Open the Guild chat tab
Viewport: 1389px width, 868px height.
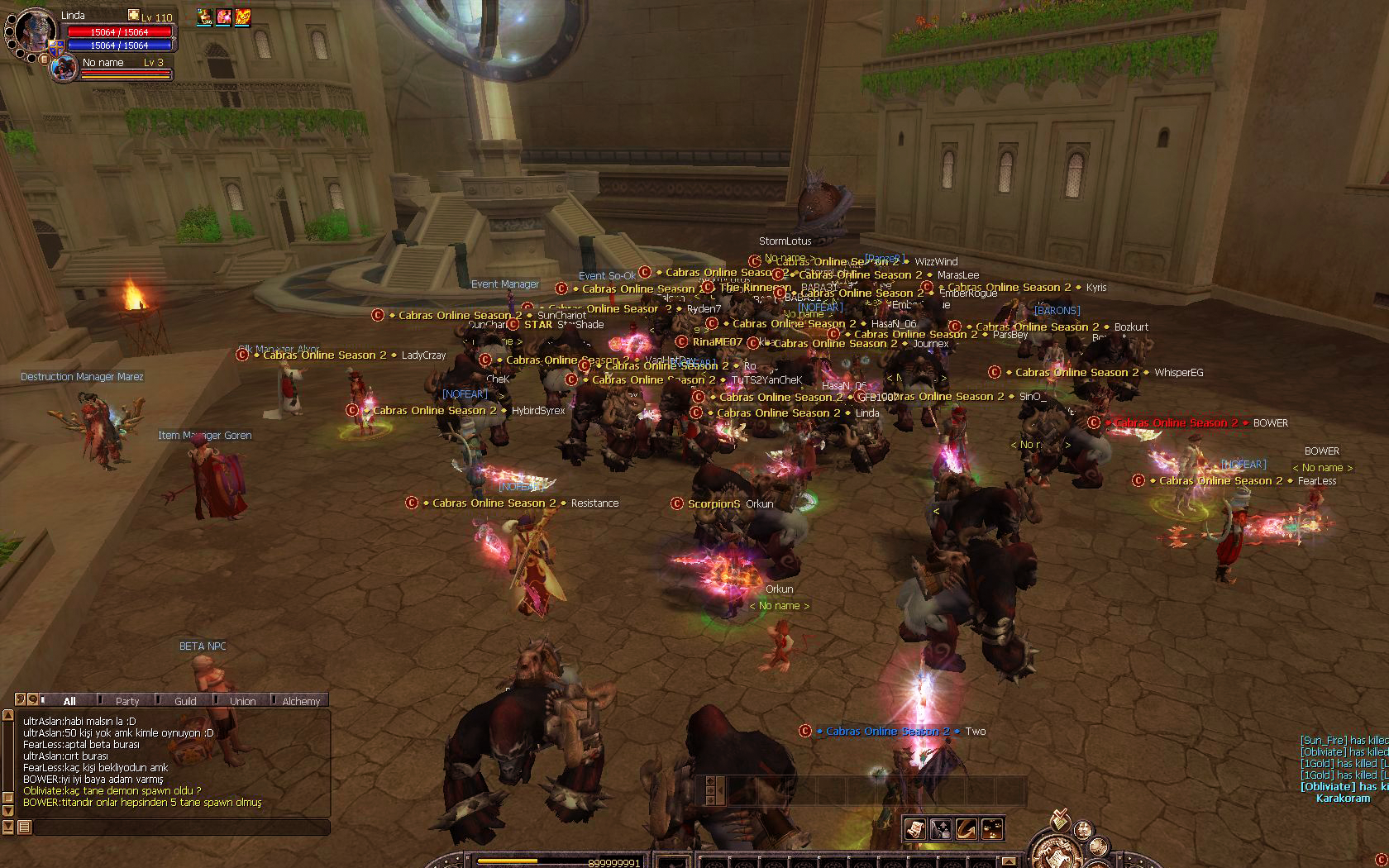pos(185,701)
